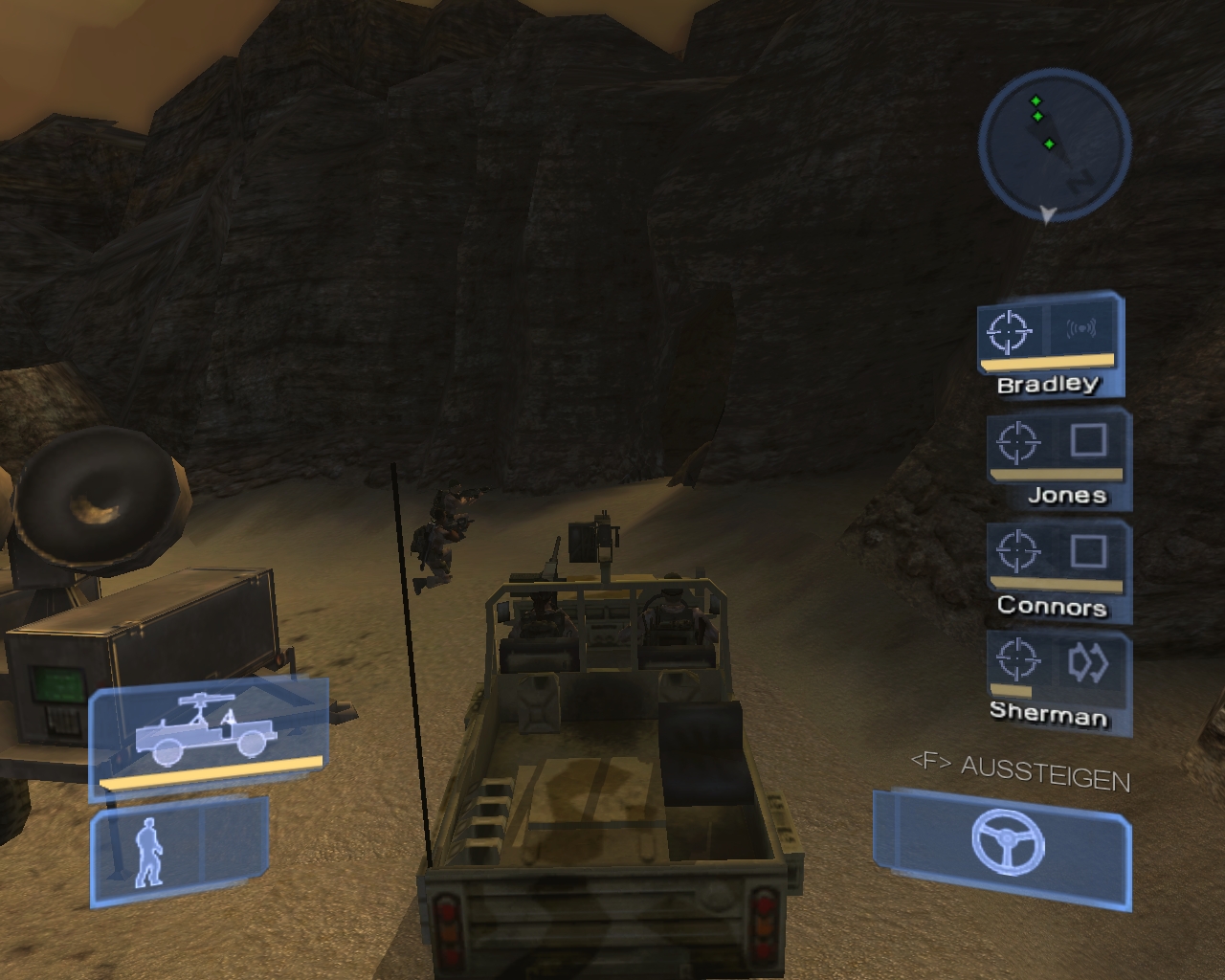The width and height of the screenshot is (1225, 980).
Task: Select squad member Sherman's panel
Action: click(1058, 679)
